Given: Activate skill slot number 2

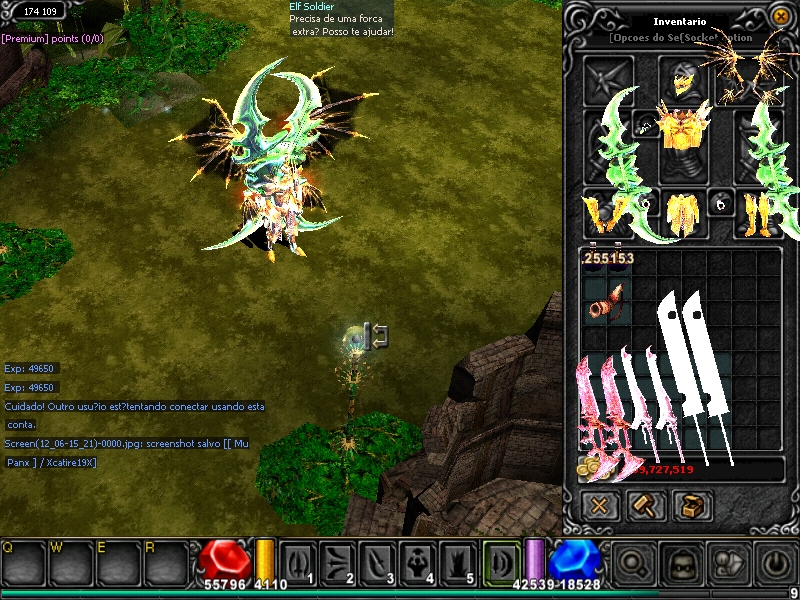Looking at the screenshot, I should pos(339,562).
